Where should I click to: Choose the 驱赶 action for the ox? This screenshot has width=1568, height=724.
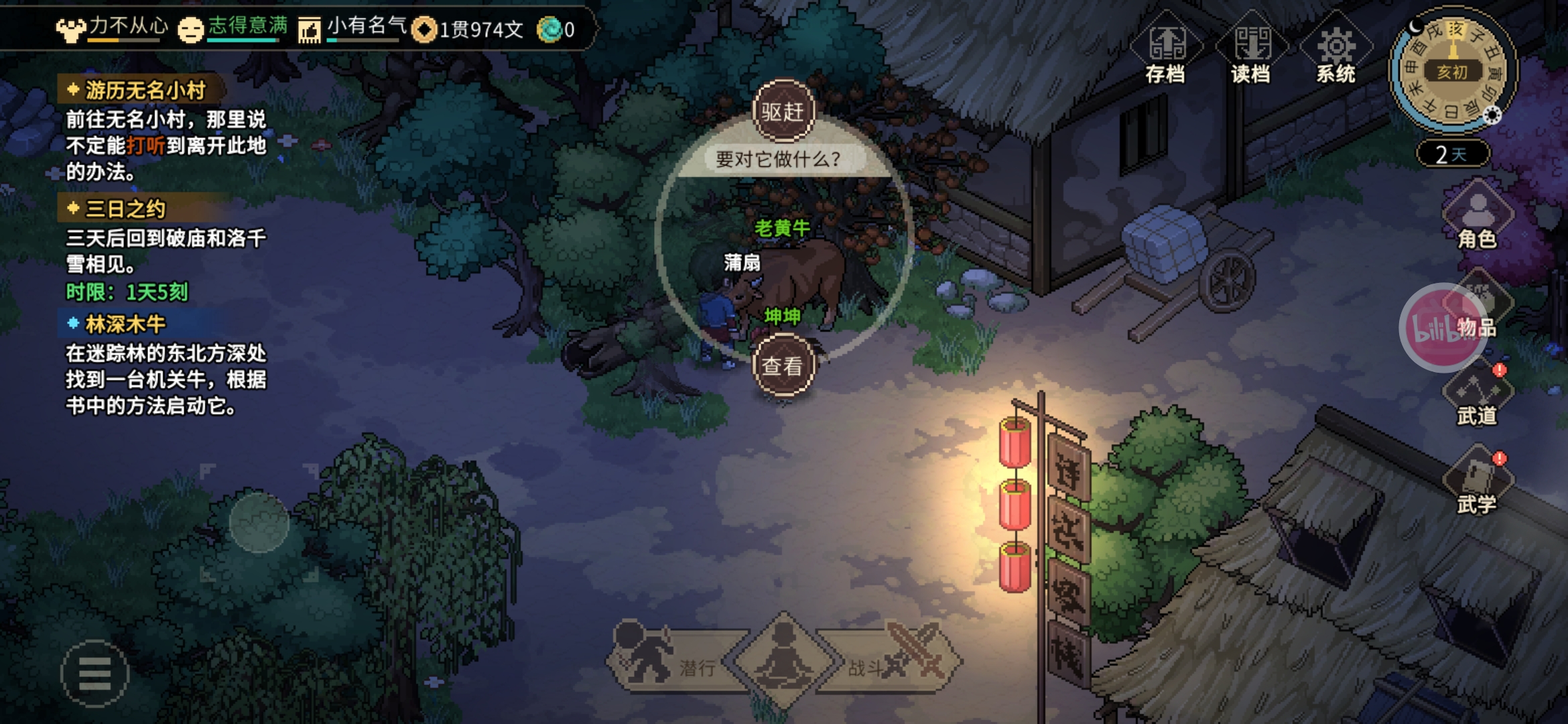pos(783,111)
